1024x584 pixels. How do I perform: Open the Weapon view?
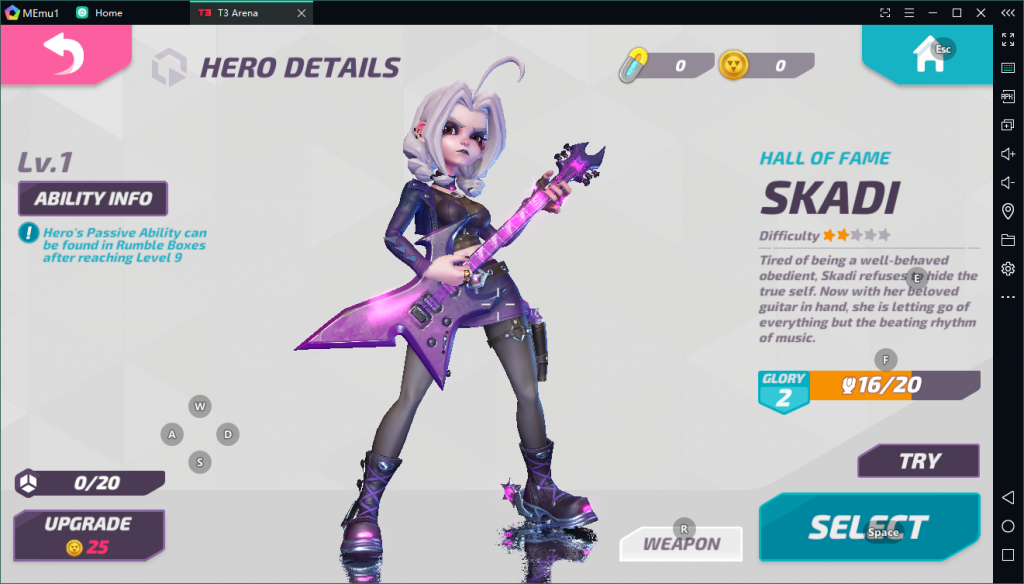coord(681,544)
